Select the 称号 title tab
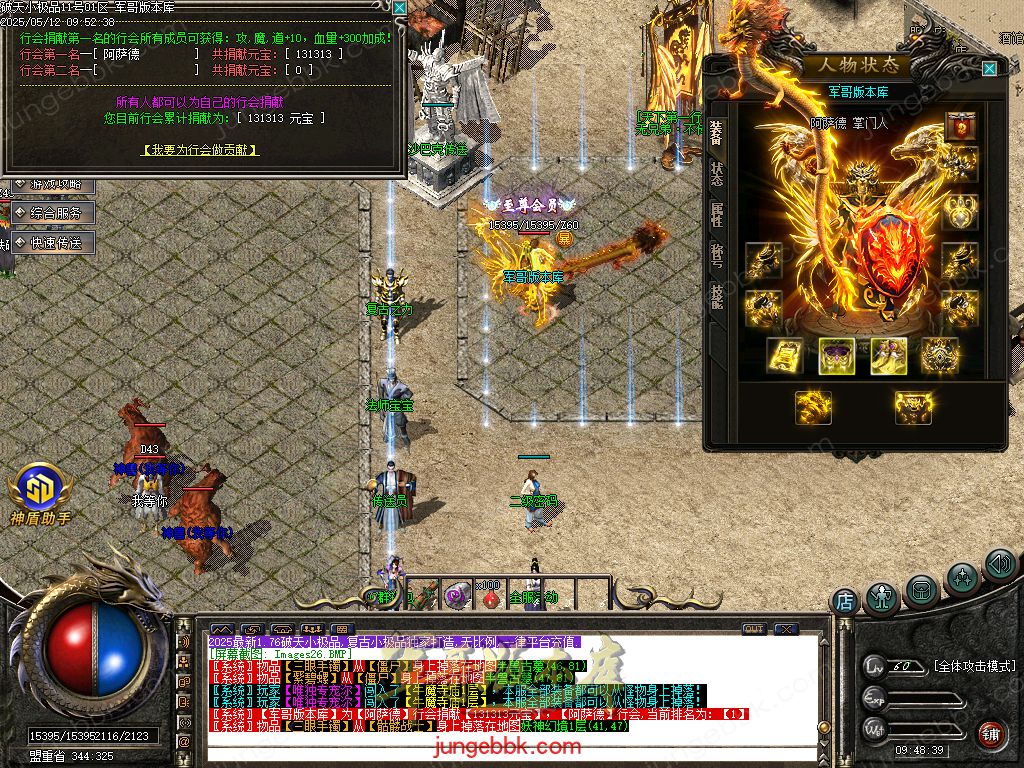 717,254
